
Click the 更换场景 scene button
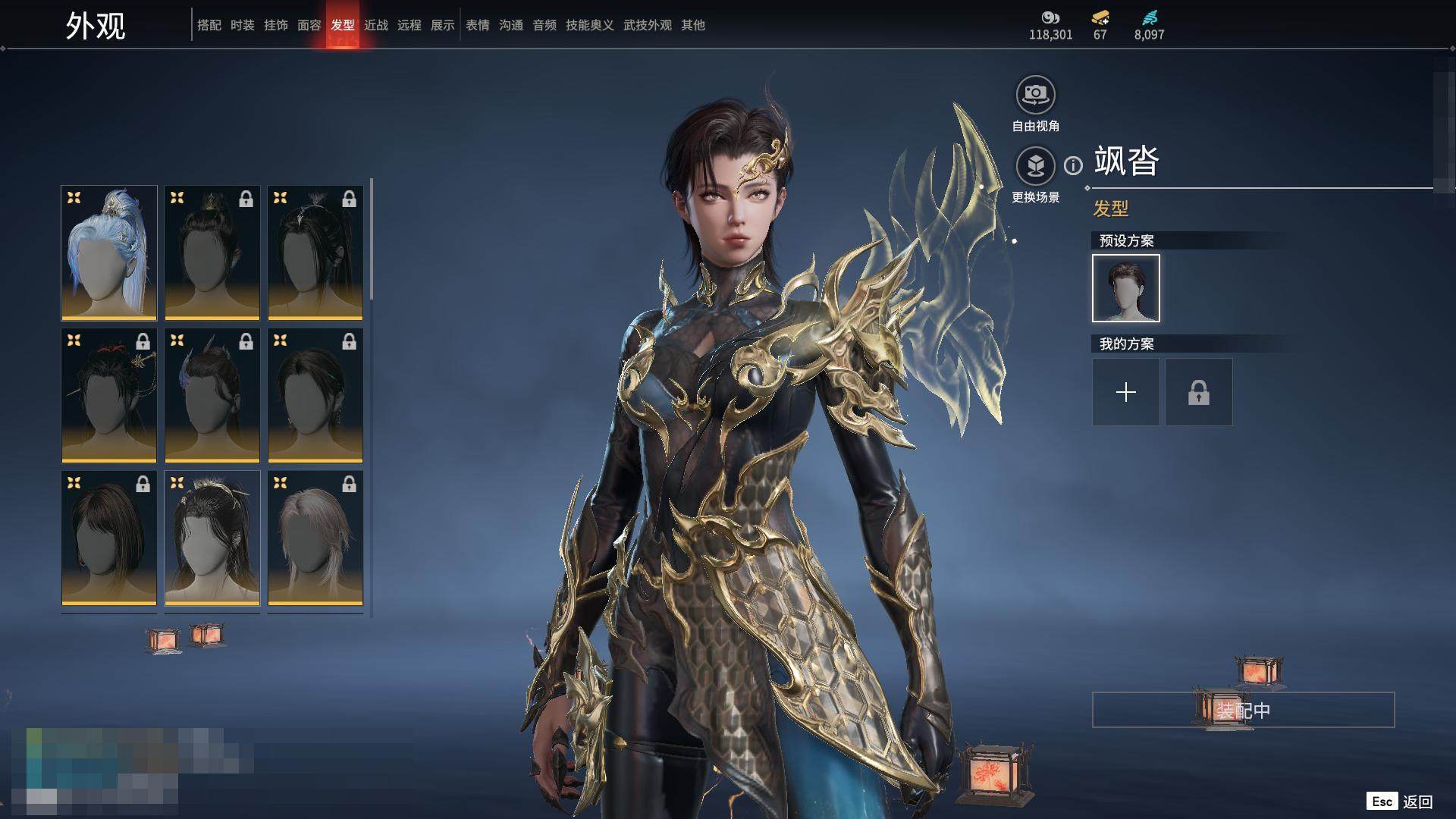click(x=1035, y=165)
